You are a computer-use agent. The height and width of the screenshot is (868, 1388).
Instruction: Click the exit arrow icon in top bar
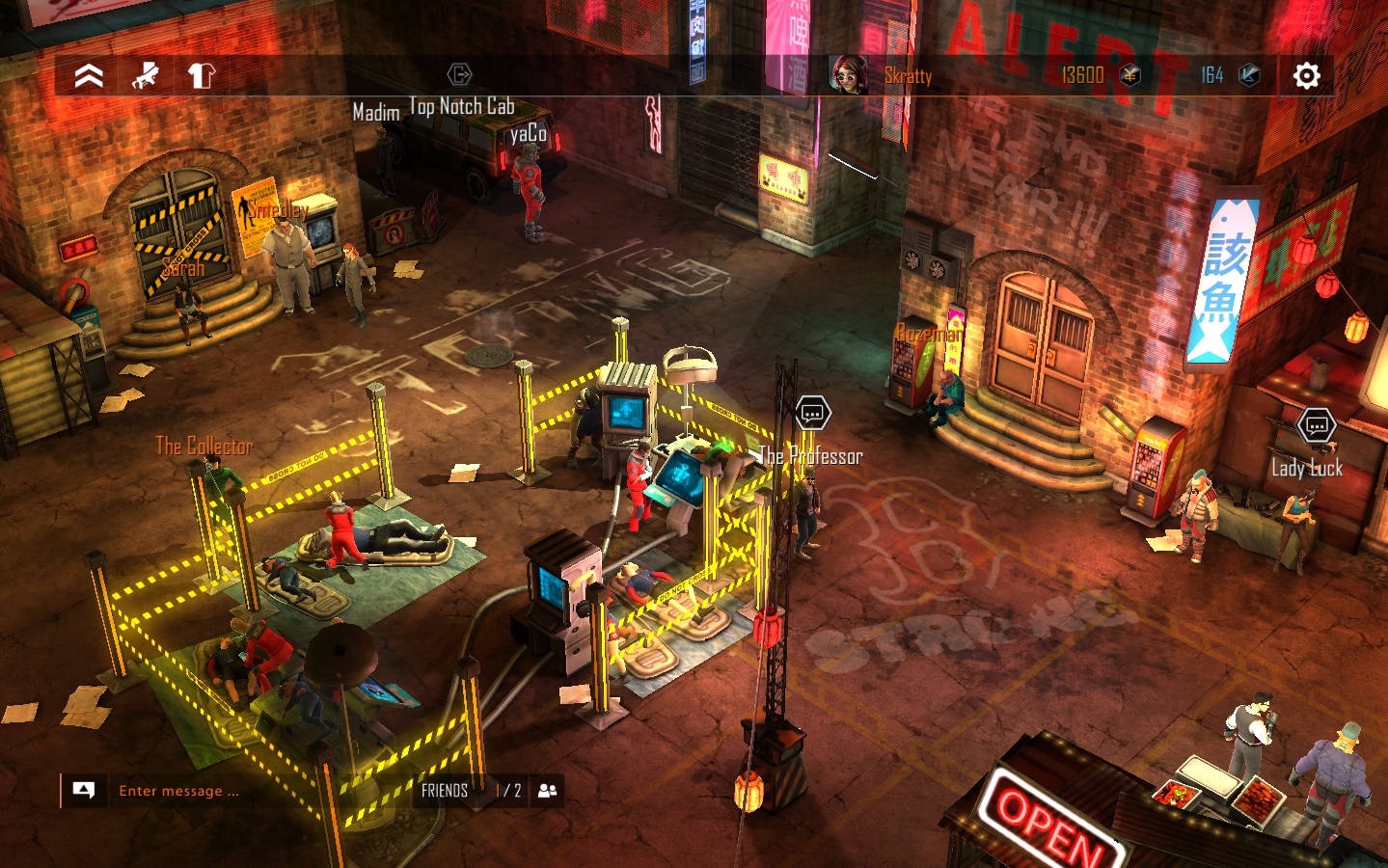tap(459, 74)
